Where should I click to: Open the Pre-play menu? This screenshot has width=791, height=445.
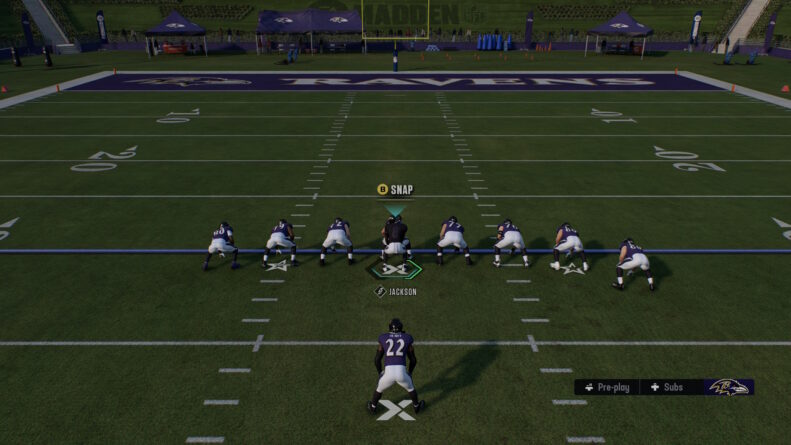point(607,387)
